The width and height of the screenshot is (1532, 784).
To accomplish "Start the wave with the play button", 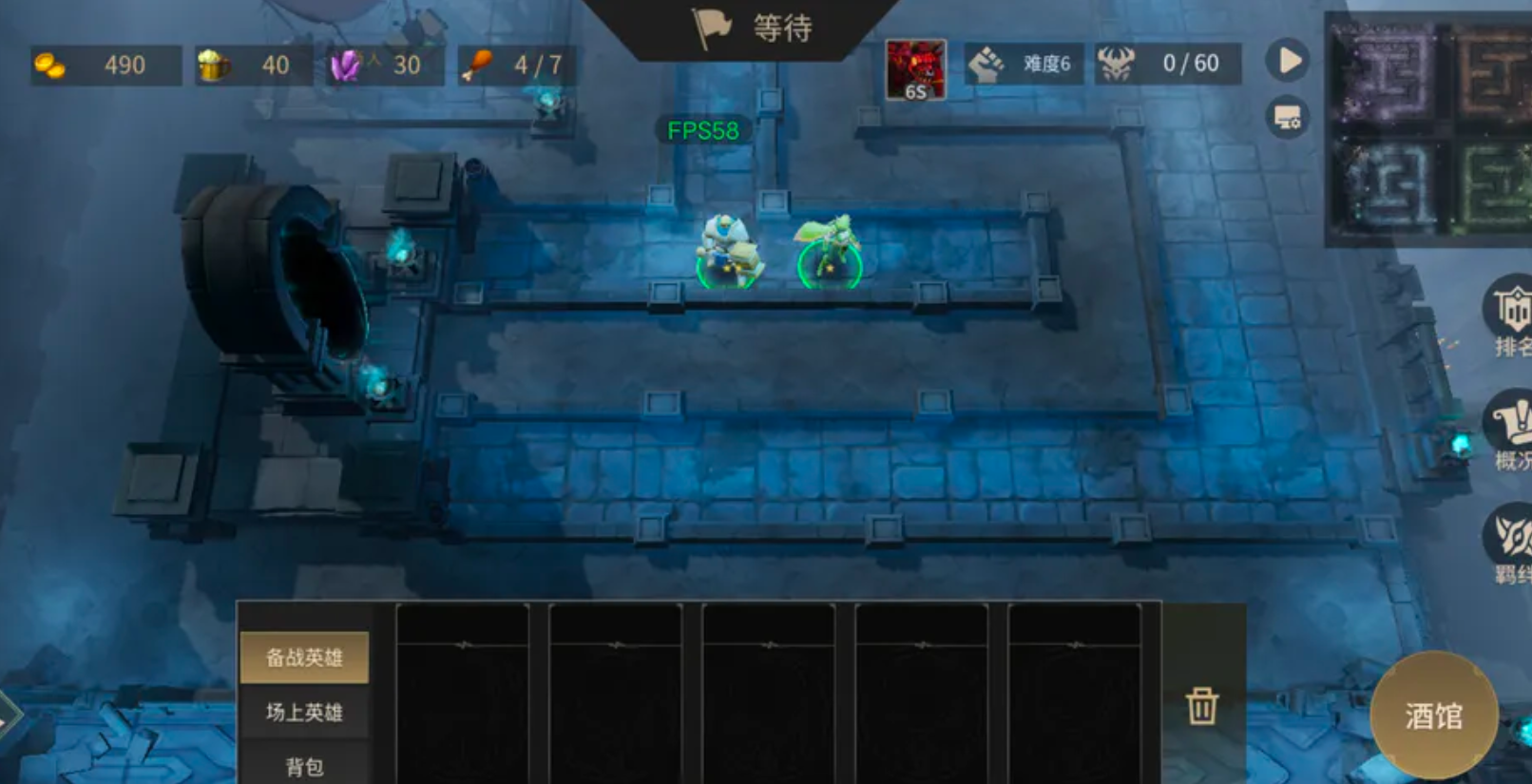I will coord(1288,62).
